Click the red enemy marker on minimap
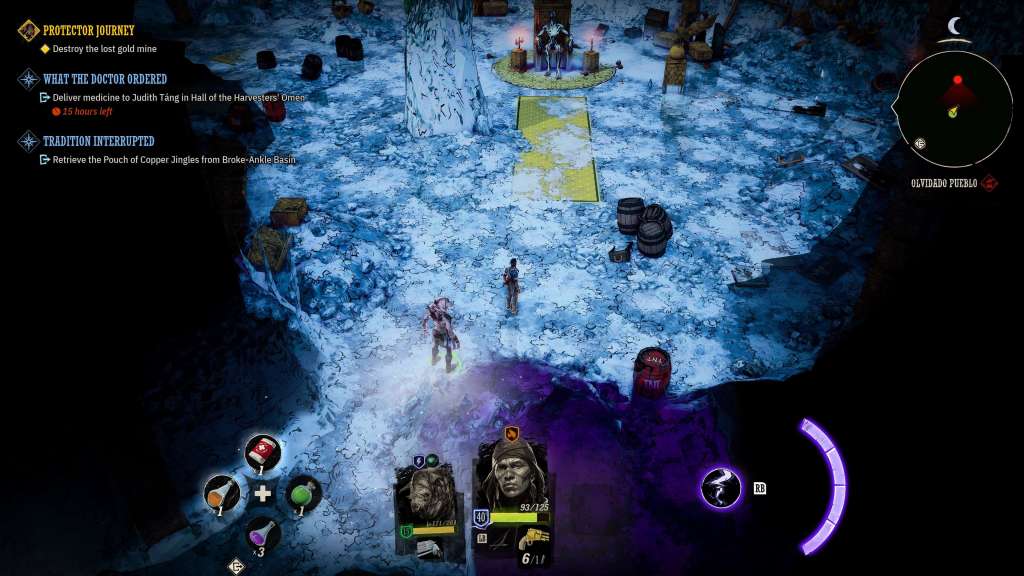The height and width of the screenshot is (576, 1024). tap(957, 80)
